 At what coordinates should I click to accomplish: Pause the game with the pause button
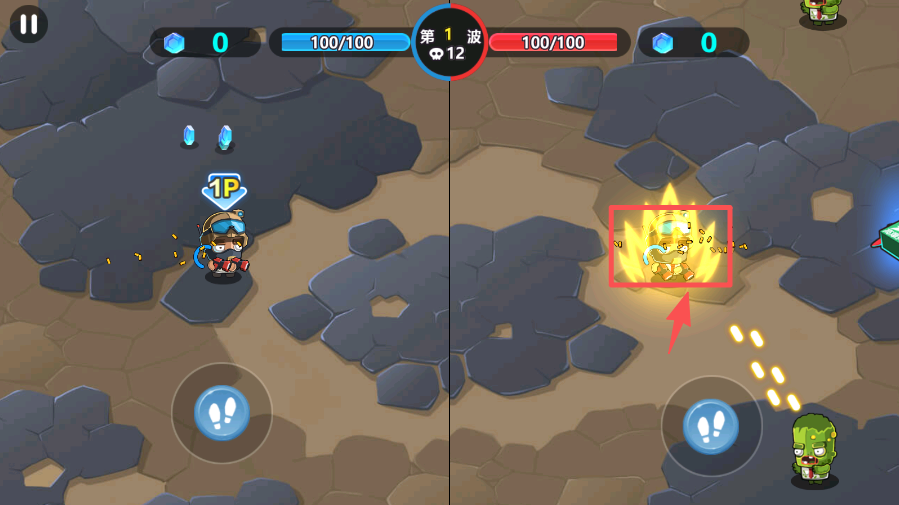[28, 24]
